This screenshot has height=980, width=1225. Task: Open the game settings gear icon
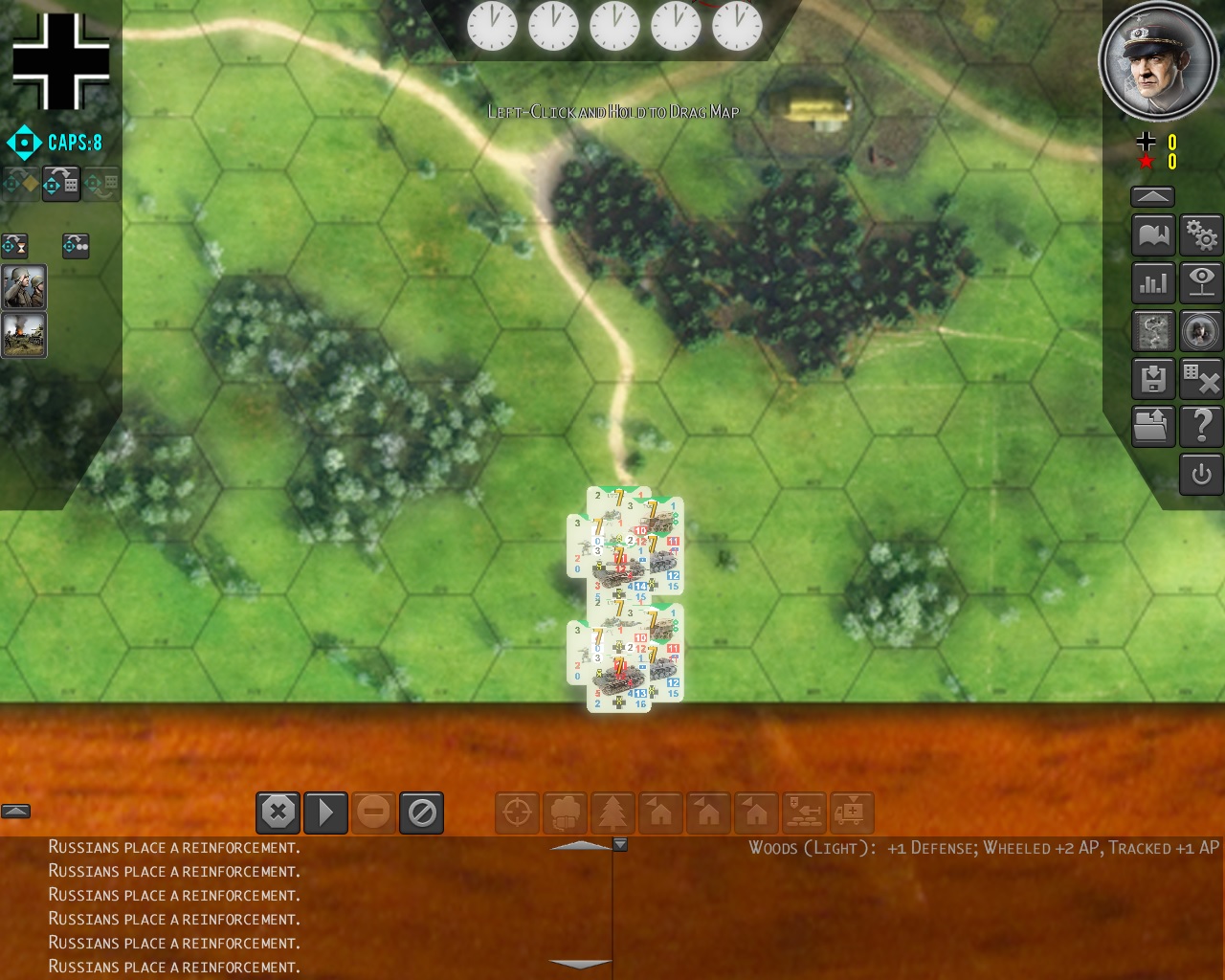click(x=1201, y=234)
